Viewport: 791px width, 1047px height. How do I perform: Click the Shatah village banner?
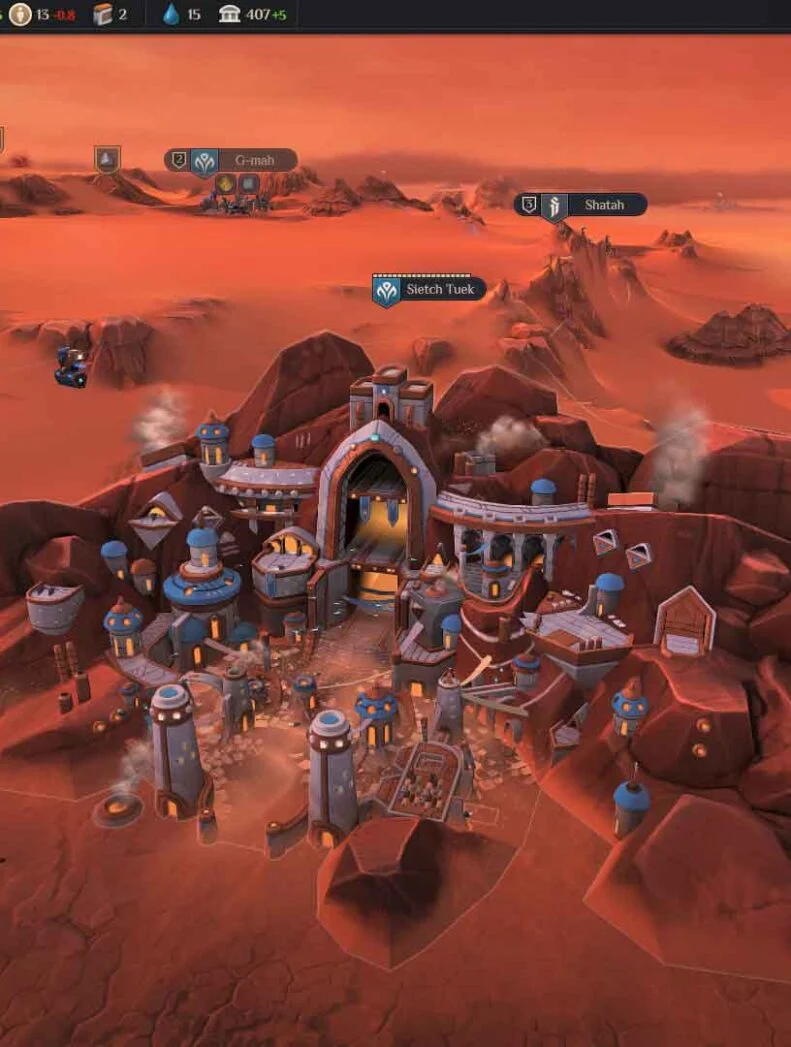(603, 205)
